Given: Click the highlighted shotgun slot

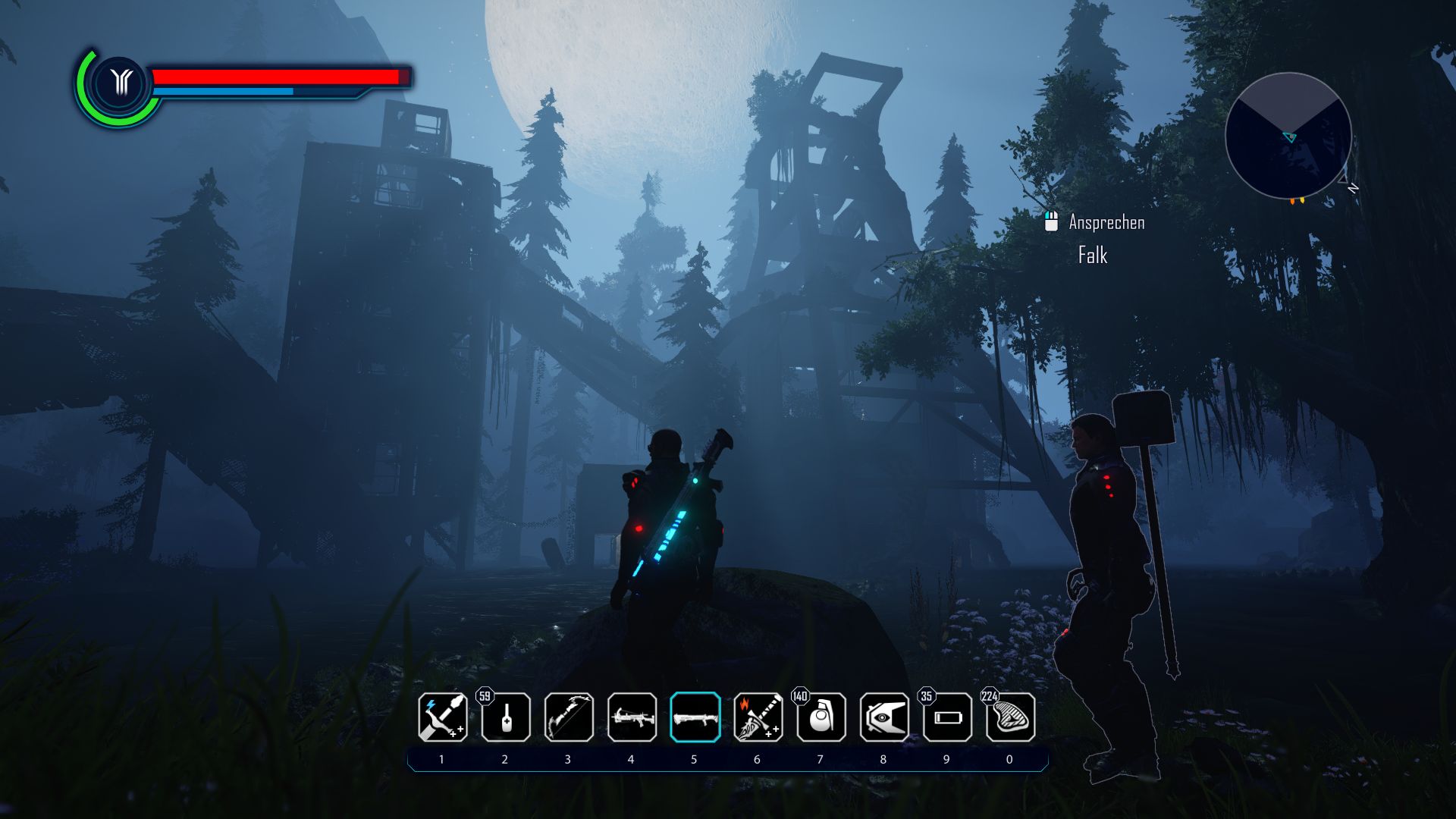Looking at the screenshot, I should click(x=695, y=717).
